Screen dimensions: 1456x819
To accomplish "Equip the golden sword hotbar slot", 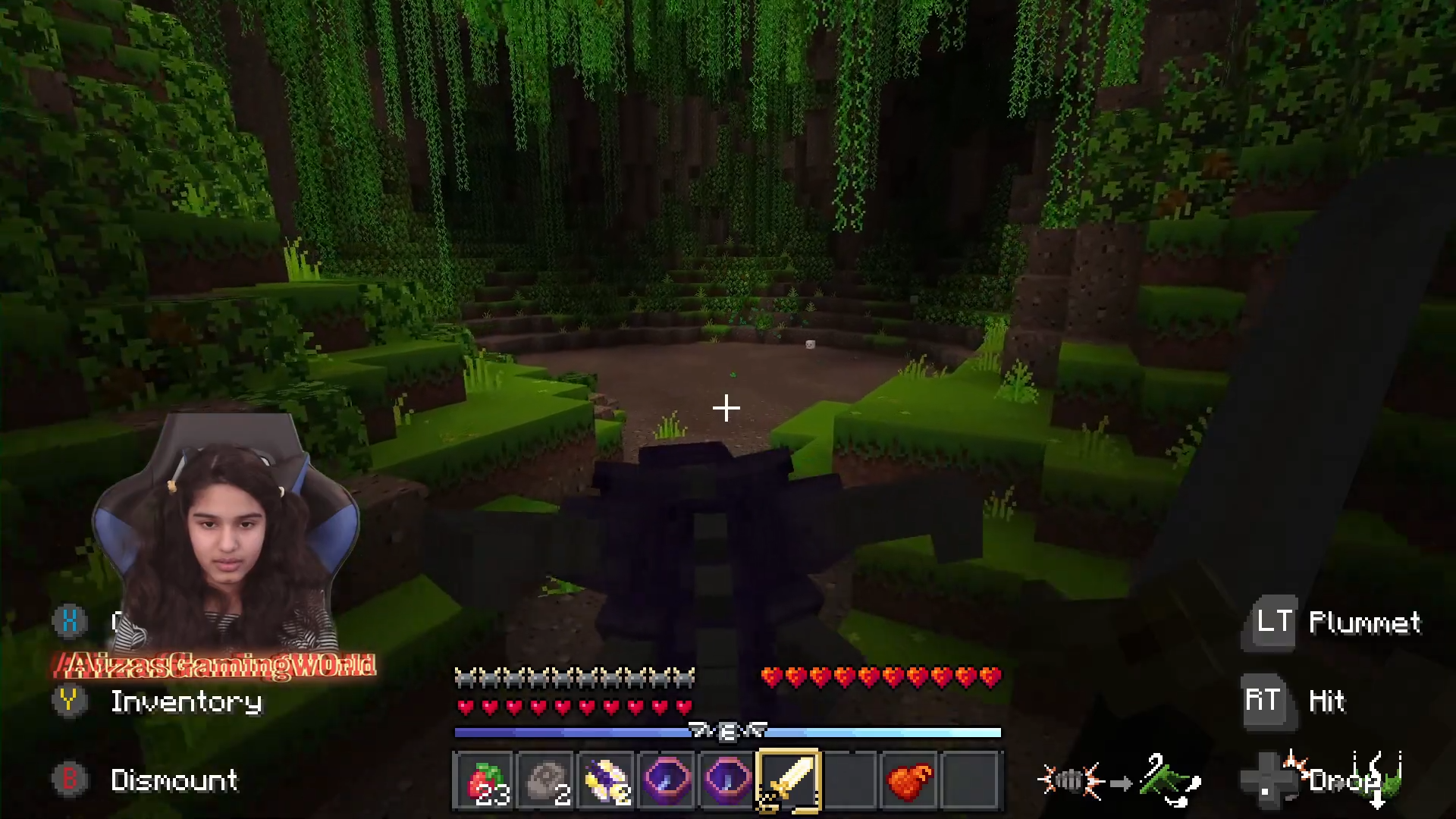I will (789, 781).
